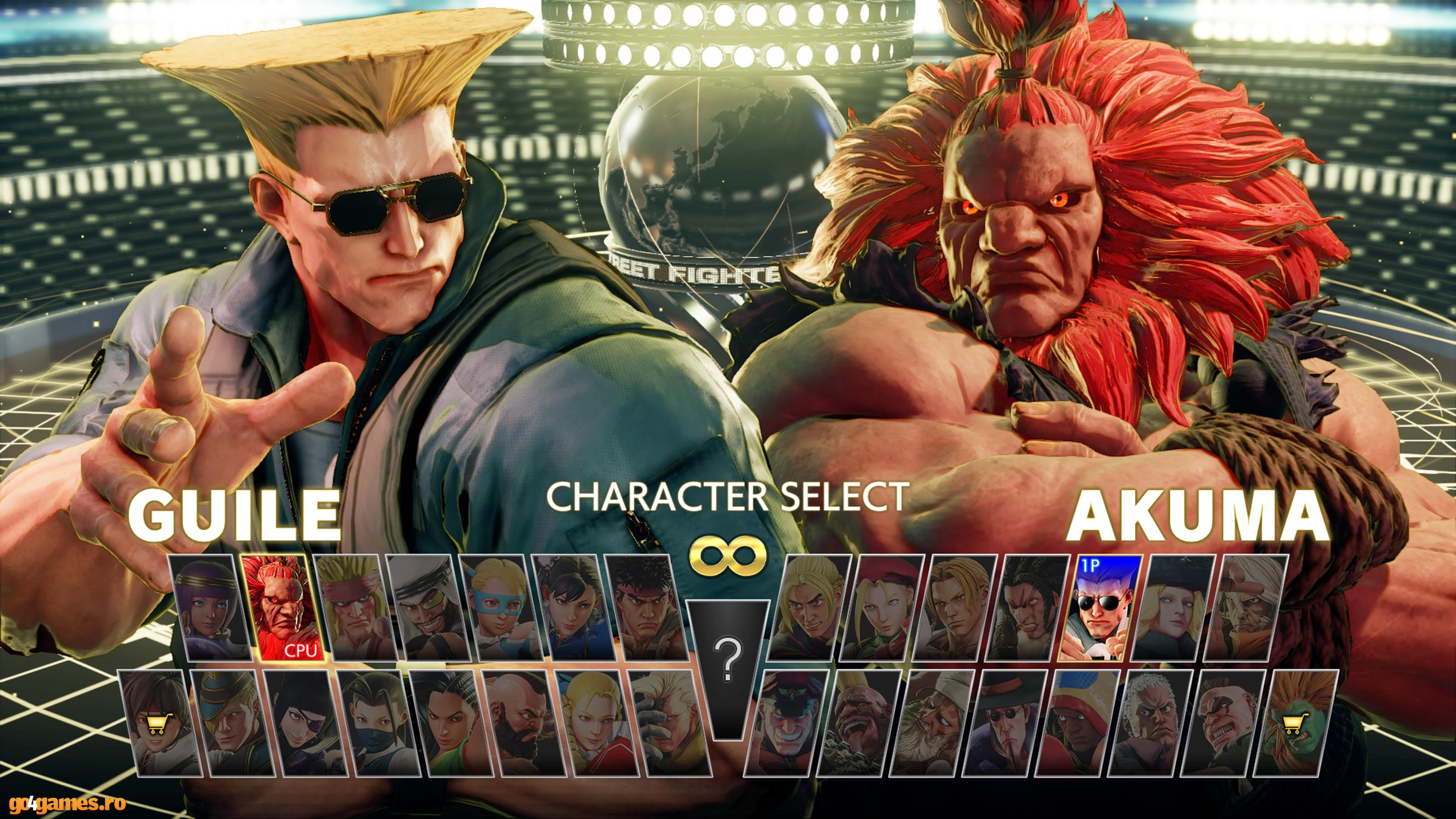Screen dimensions: 1456x819
Task: Click the random select question mark tile
Action: pos(728,661)
